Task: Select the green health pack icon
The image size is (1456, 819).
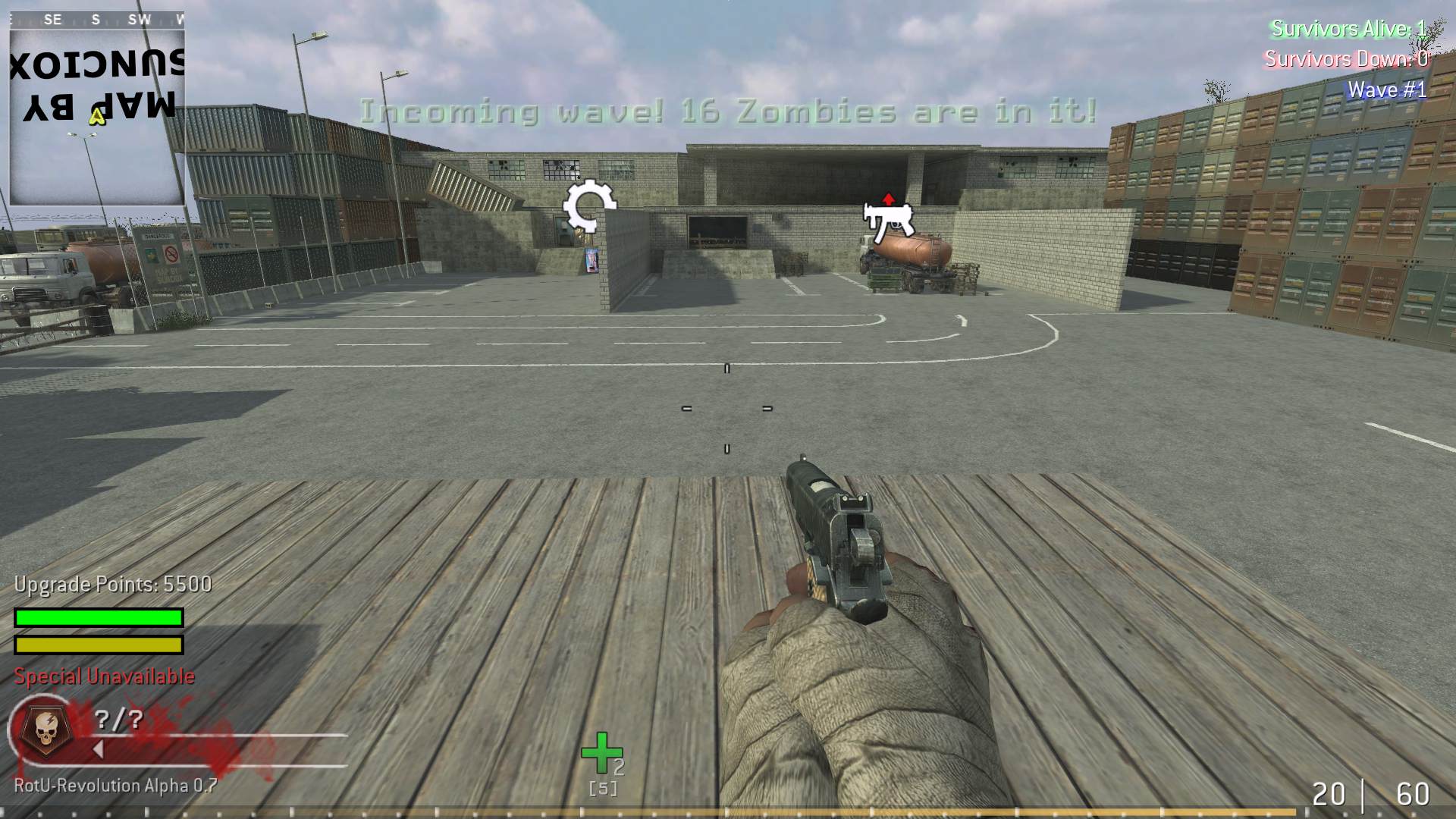Action: 600,754
